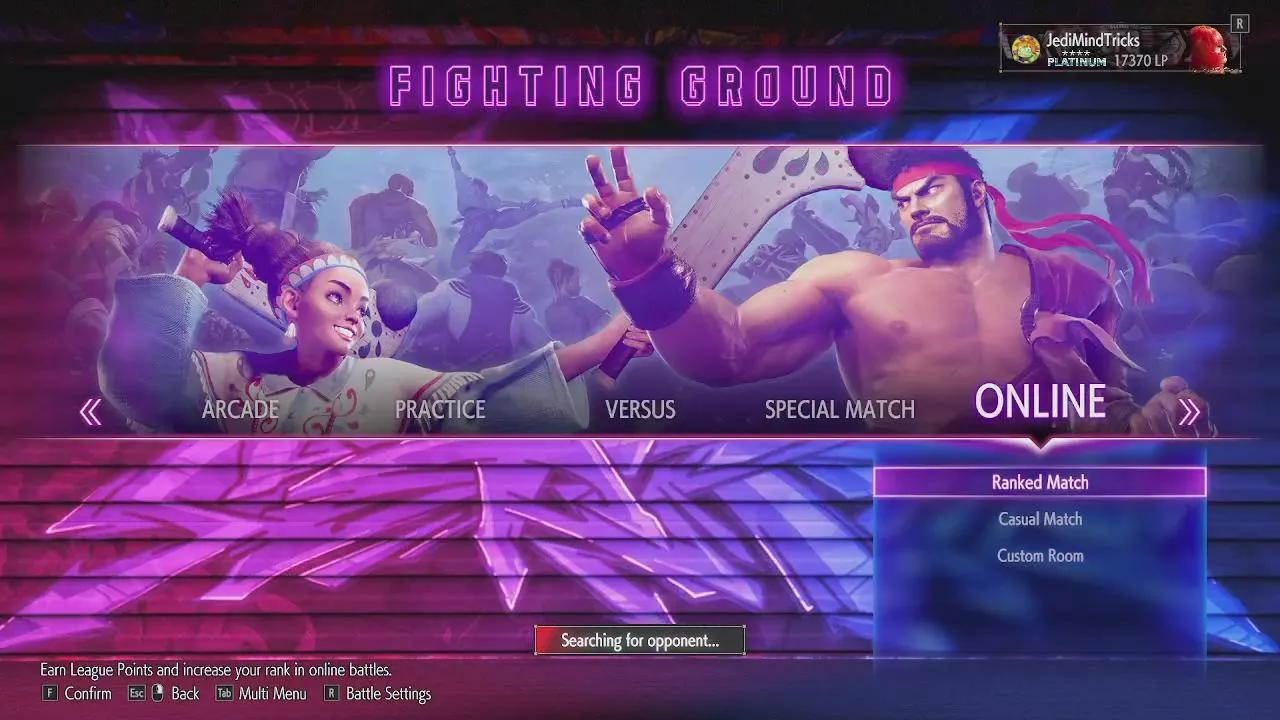Image resolution: width=1280 pixels, height=720 pixels.
Task: Switch to the Special Match tab
Action: coord(839,409)
